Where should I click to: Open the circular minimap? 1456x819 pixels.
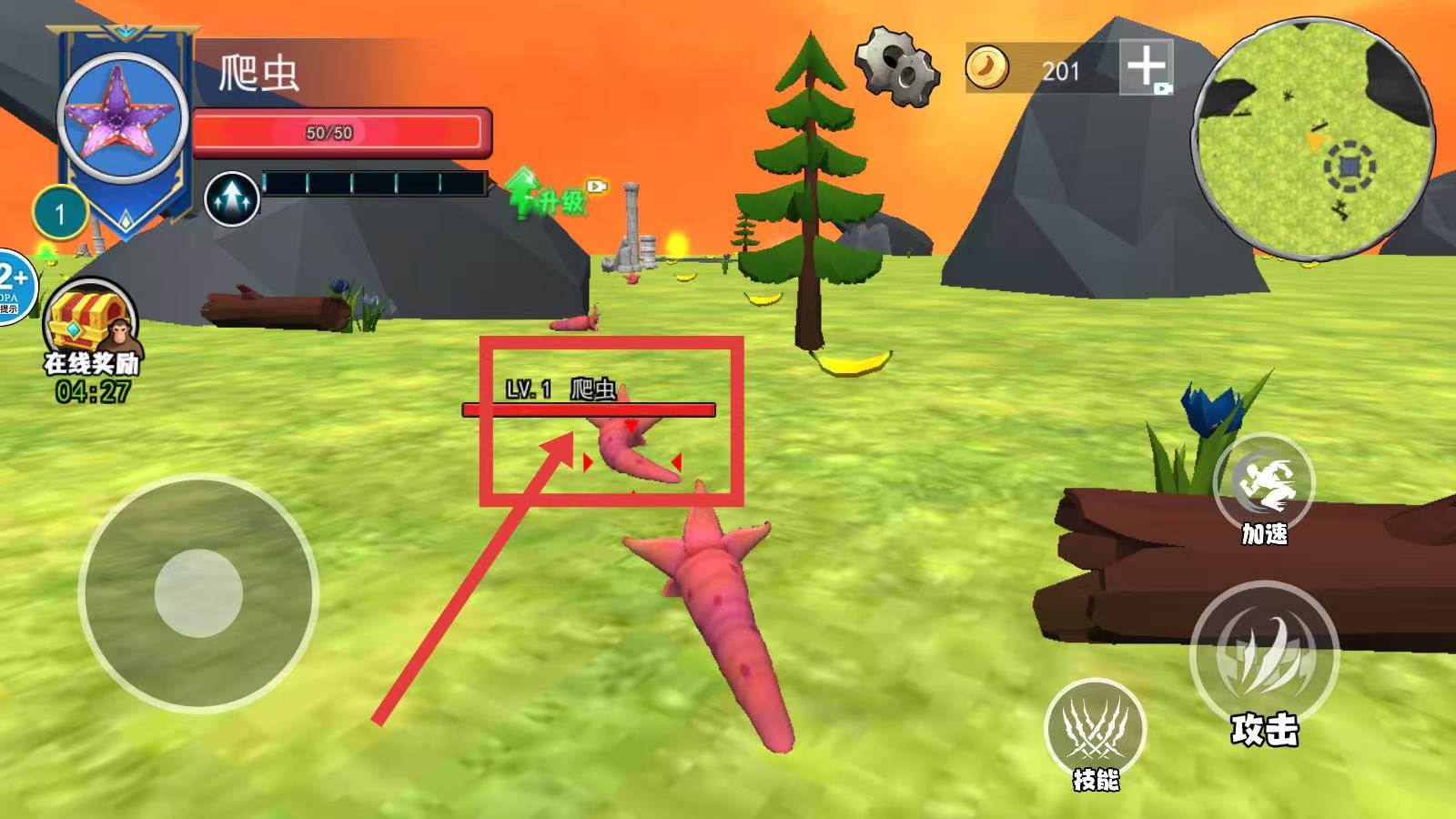pos(1314,137)
